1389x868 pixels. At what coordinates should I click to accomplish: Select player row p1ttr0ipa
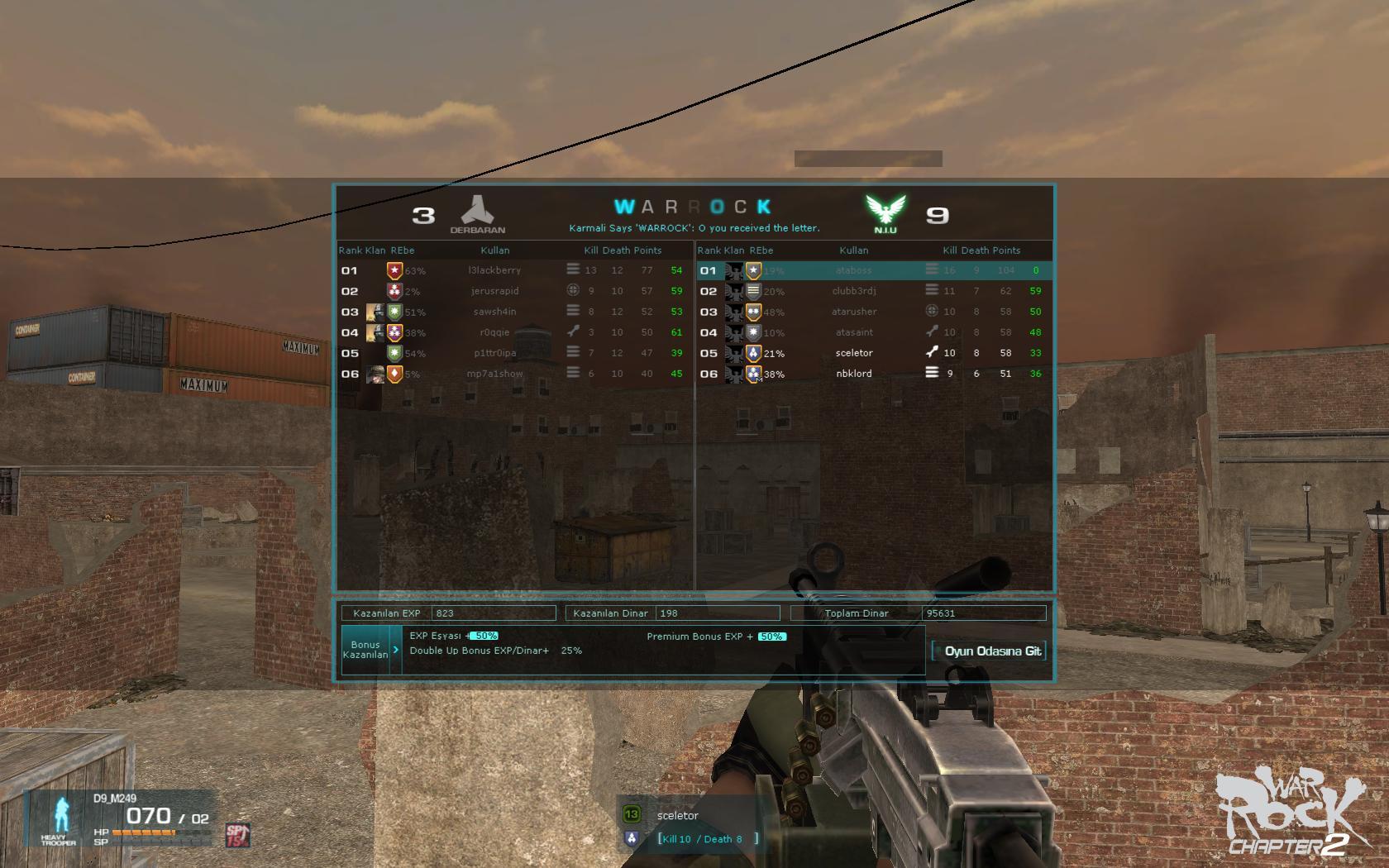click(x=494, y=353)
